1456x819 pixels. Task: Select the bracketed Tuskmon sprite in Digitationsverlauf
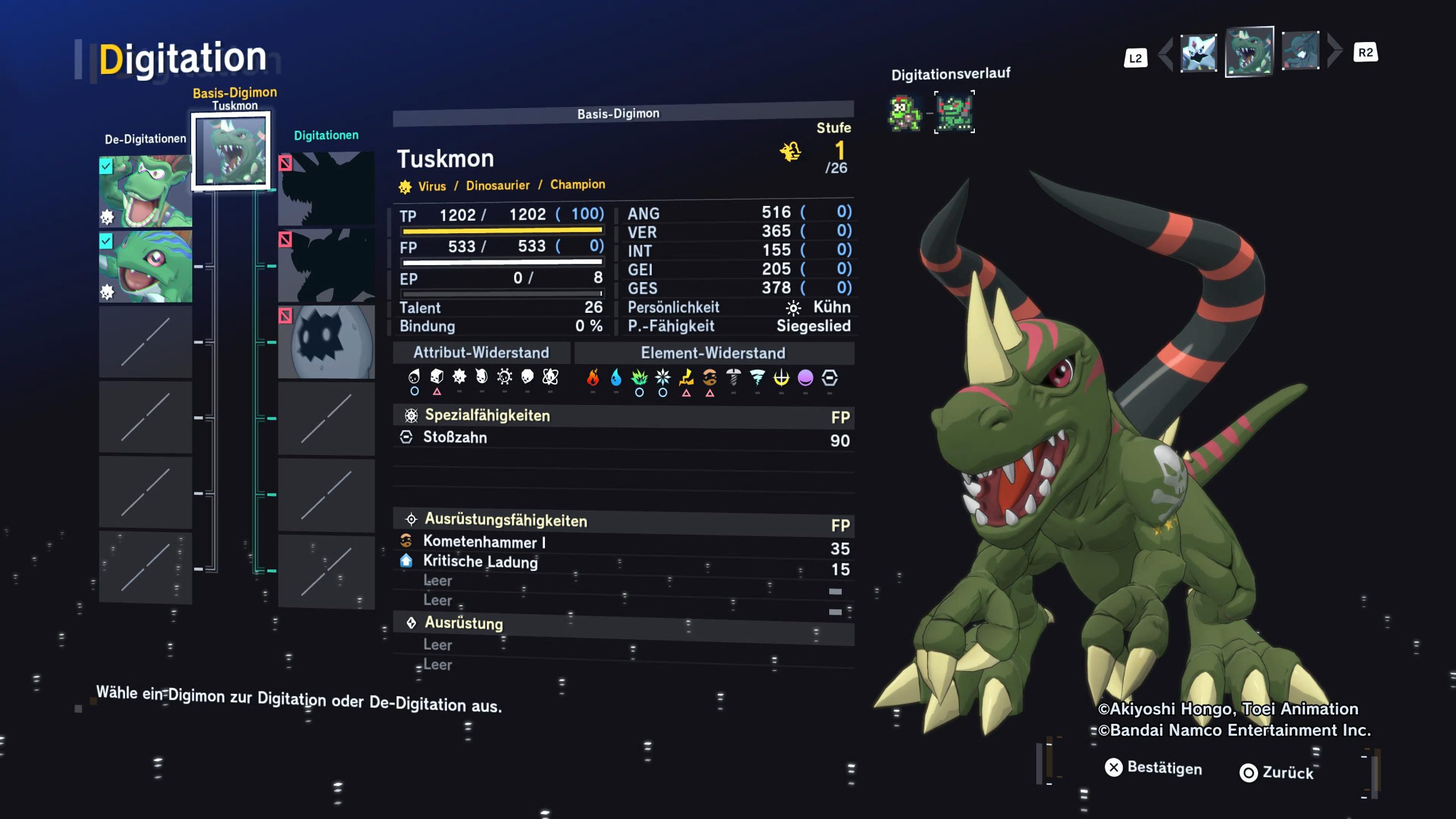pyautogui.click(x=954, y=112)
